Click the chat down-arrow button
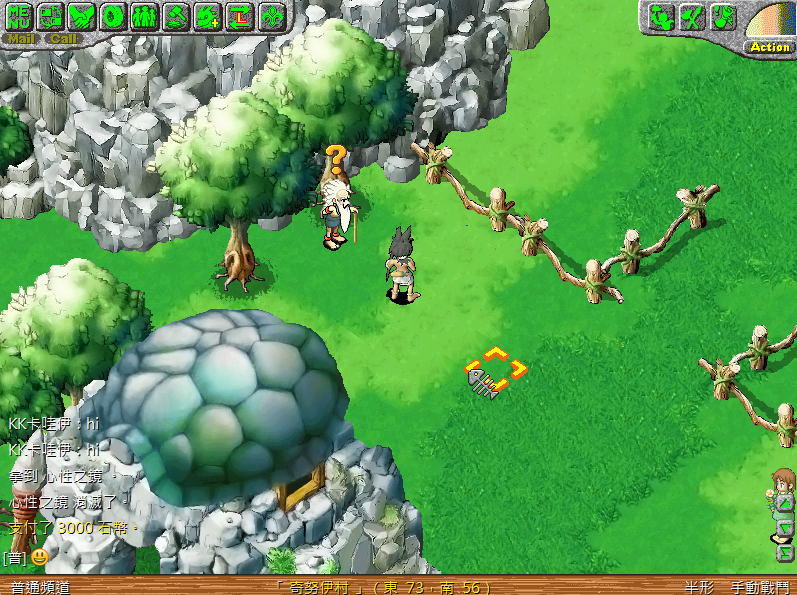The height and width of the screenshot is (595, 797). point(785,529)
